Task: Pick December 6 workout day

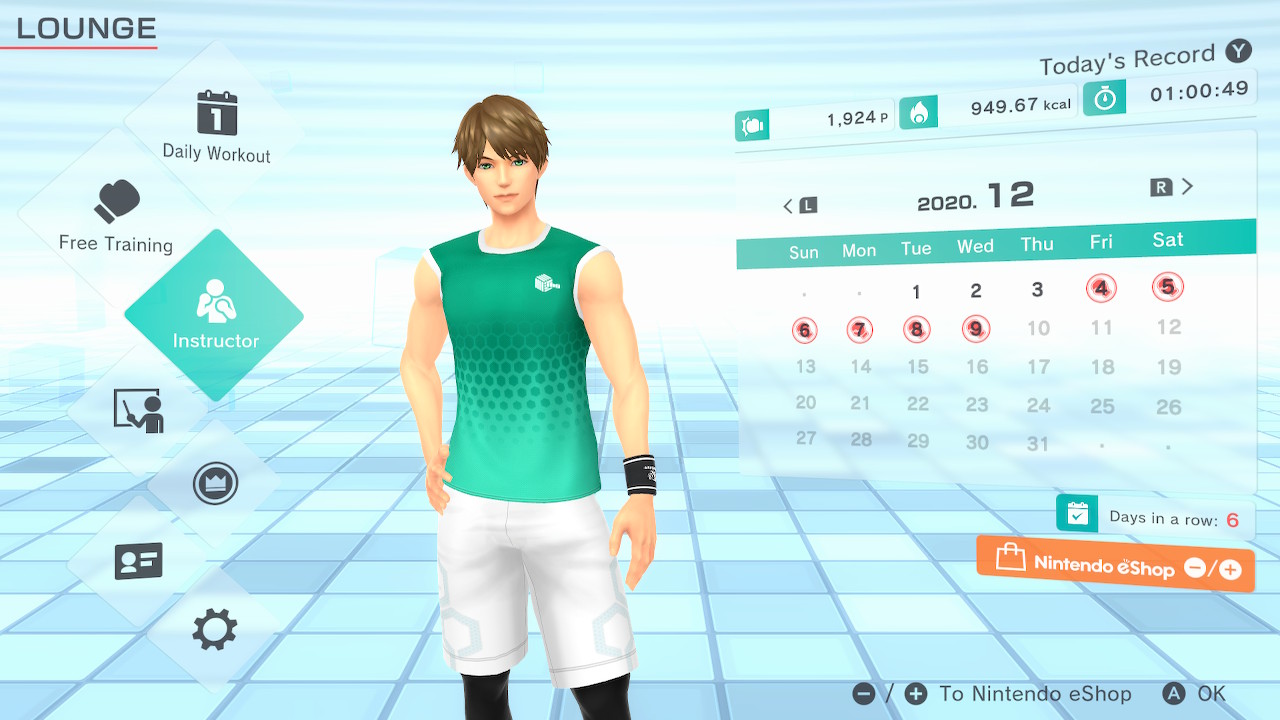Action: click(805, 330)
